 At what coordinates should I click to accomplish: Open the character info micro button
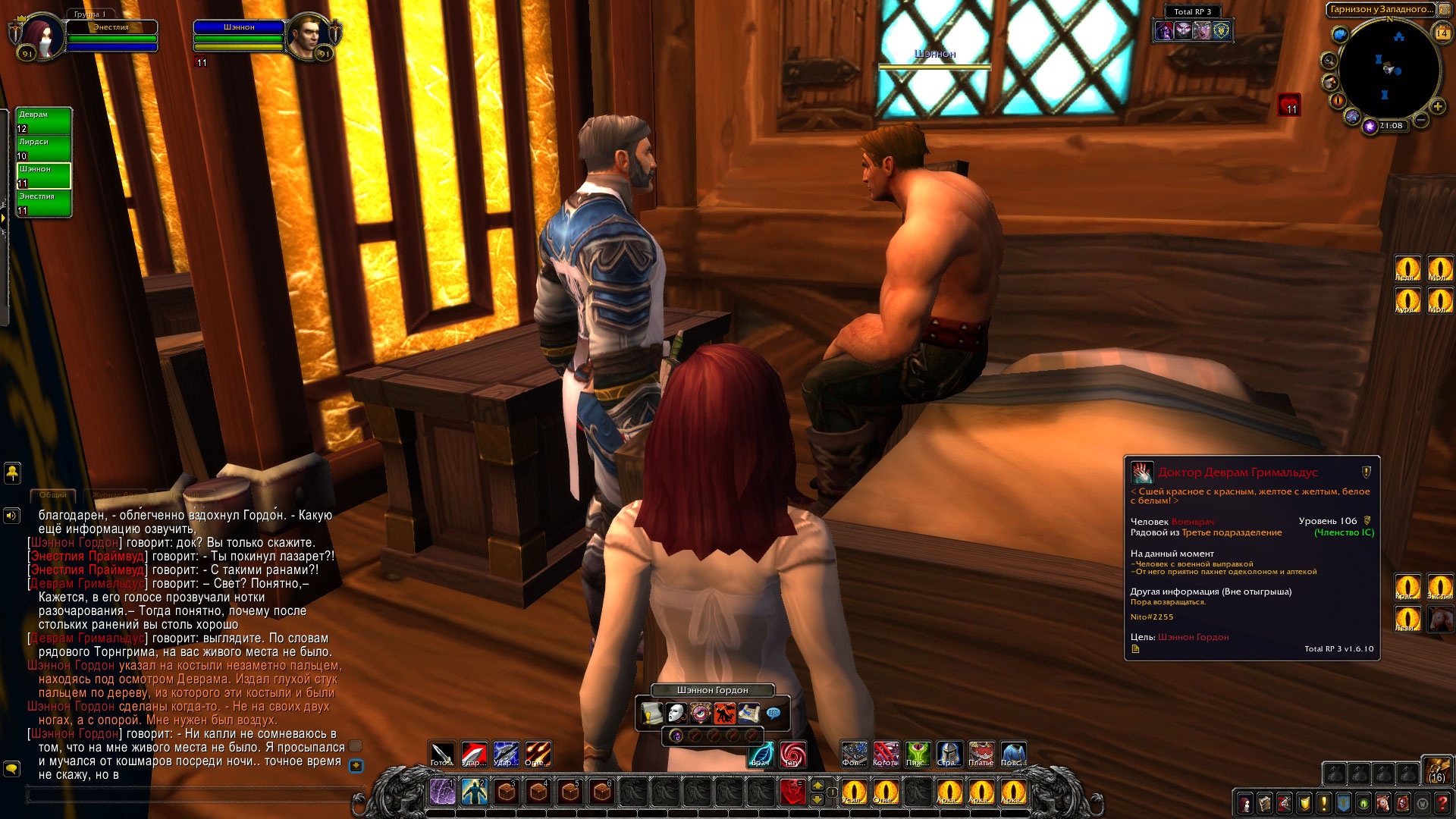click(x=1244, y=803)
